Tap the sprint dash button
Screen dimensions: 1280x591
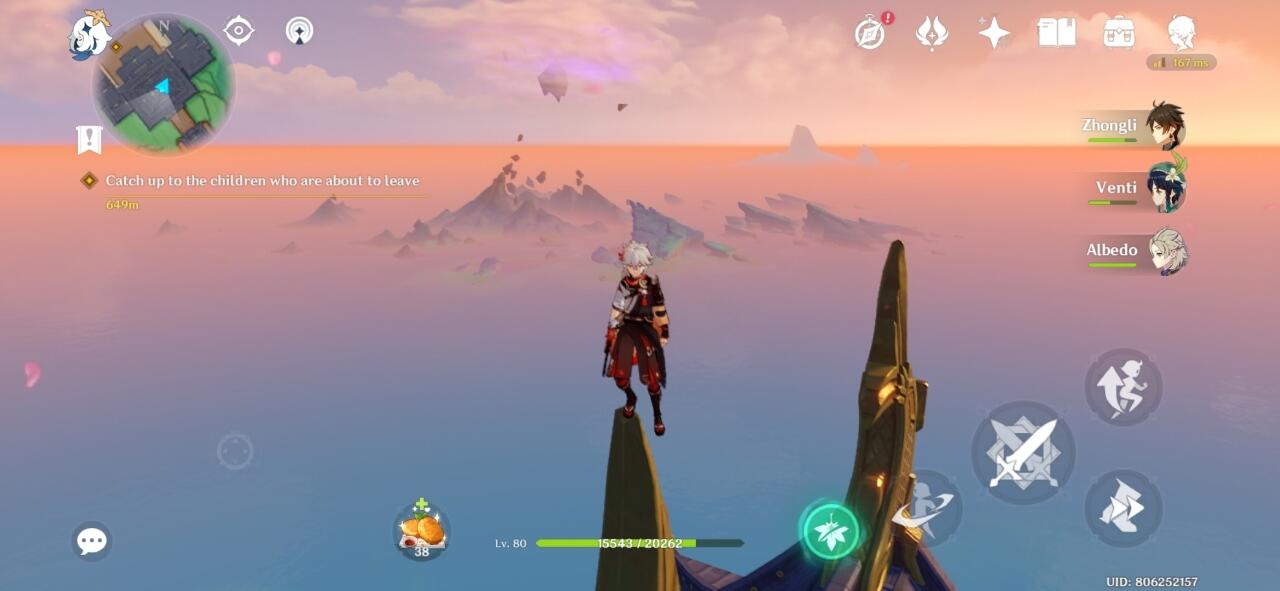point(1123,508)
